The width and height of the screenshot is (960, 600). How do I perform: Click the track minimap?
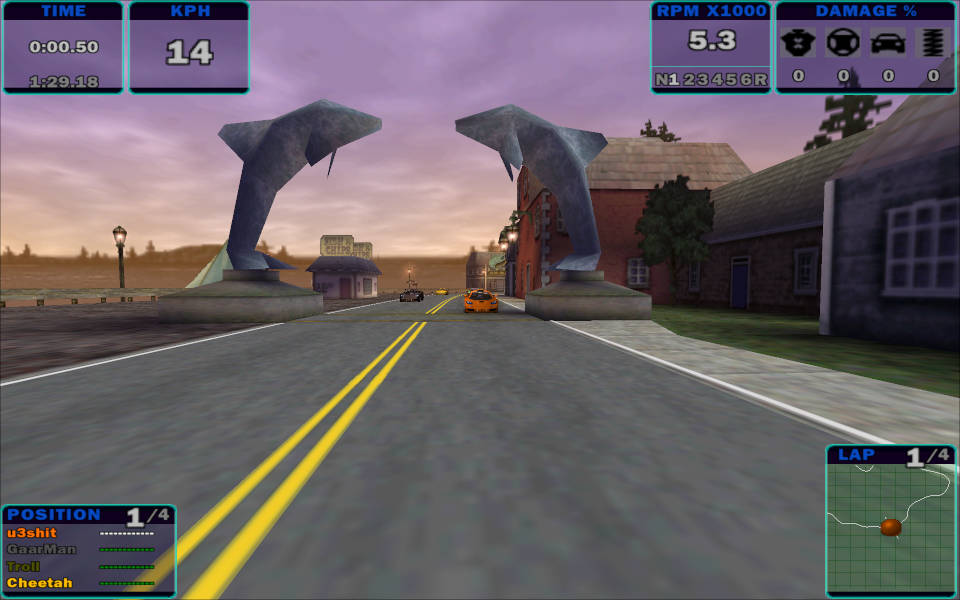point(890,530)
